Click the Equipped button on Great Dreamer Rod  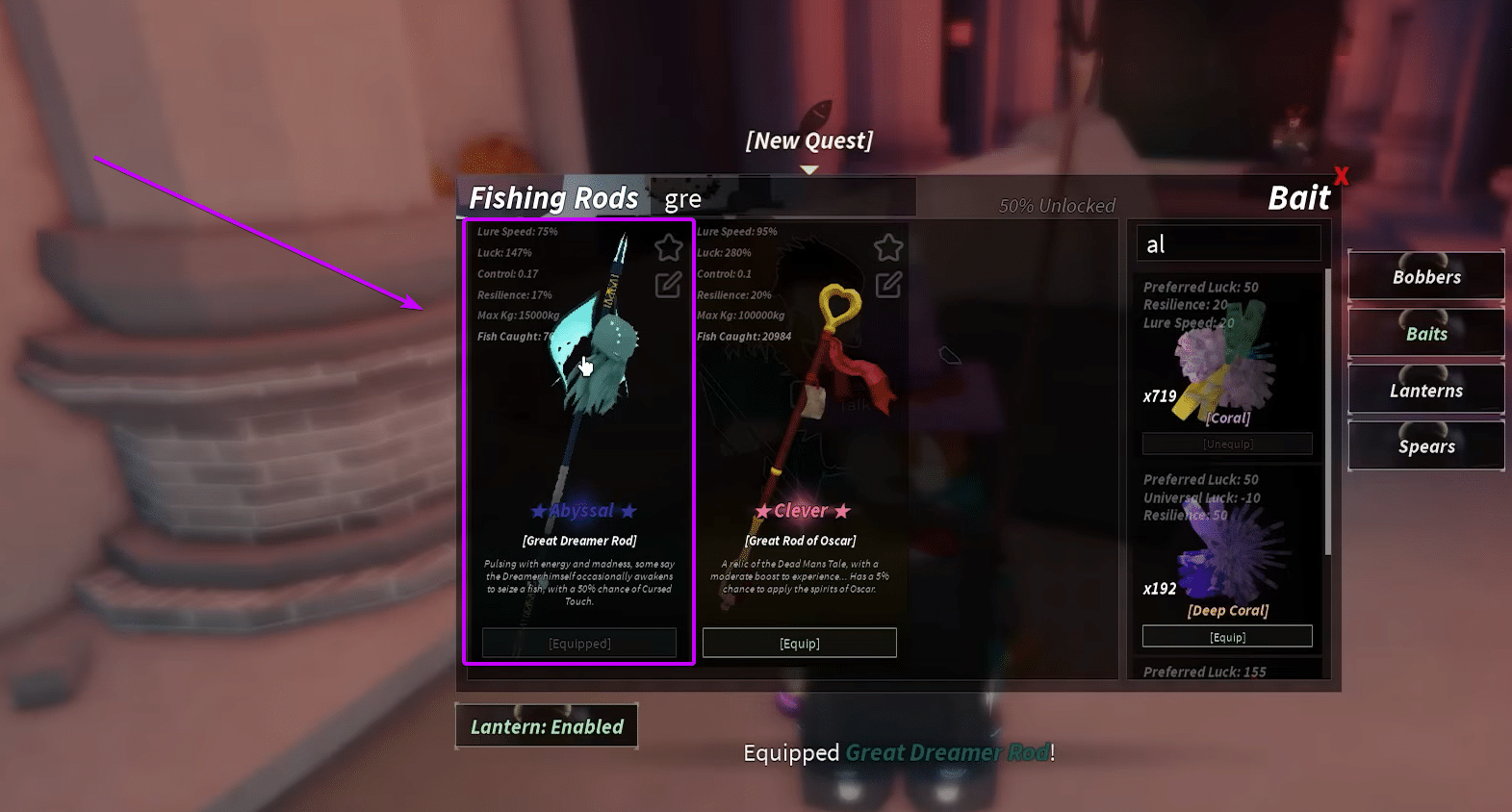579,643
